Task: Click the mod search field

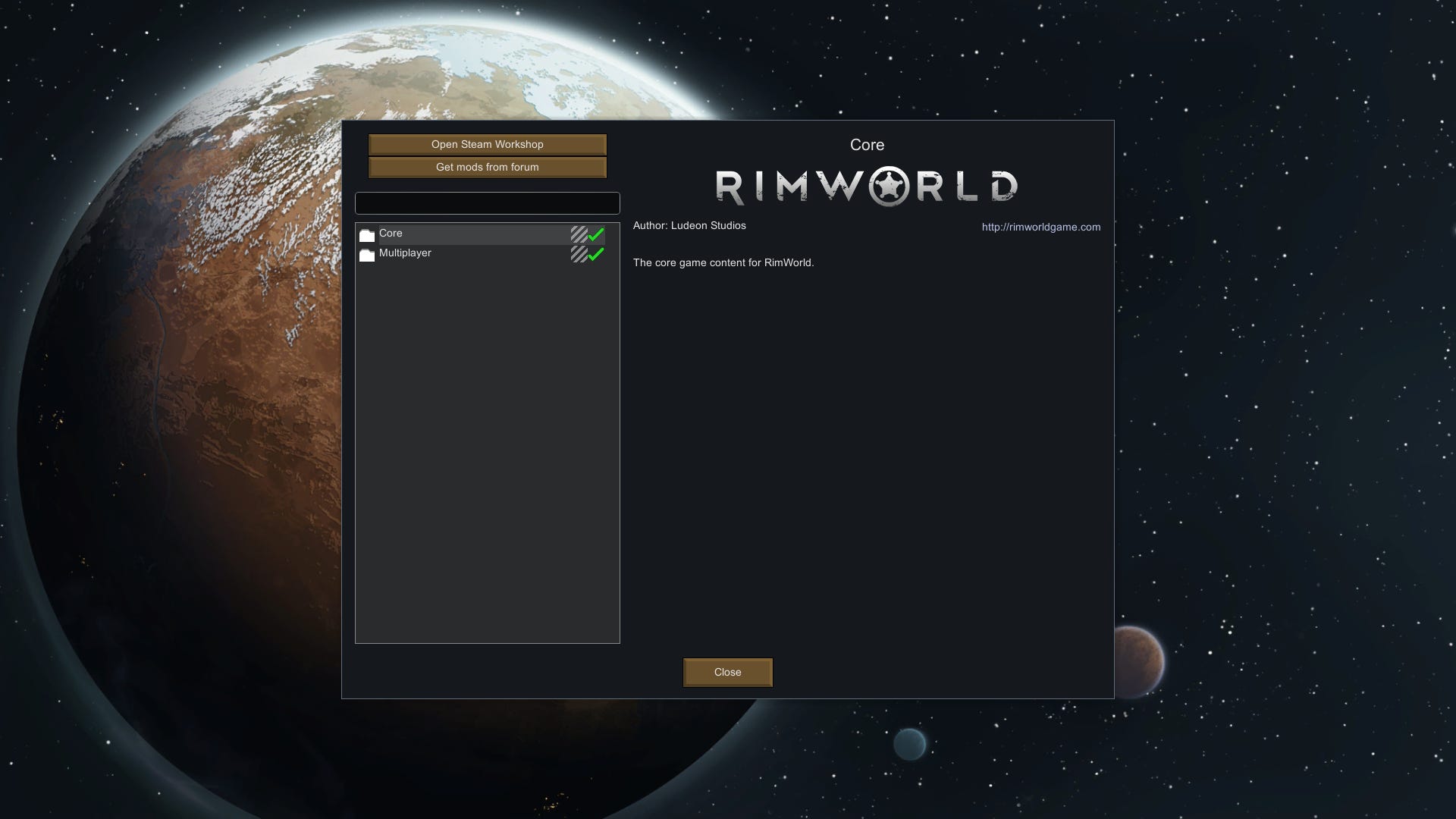Action: click(x=487, y=202)
